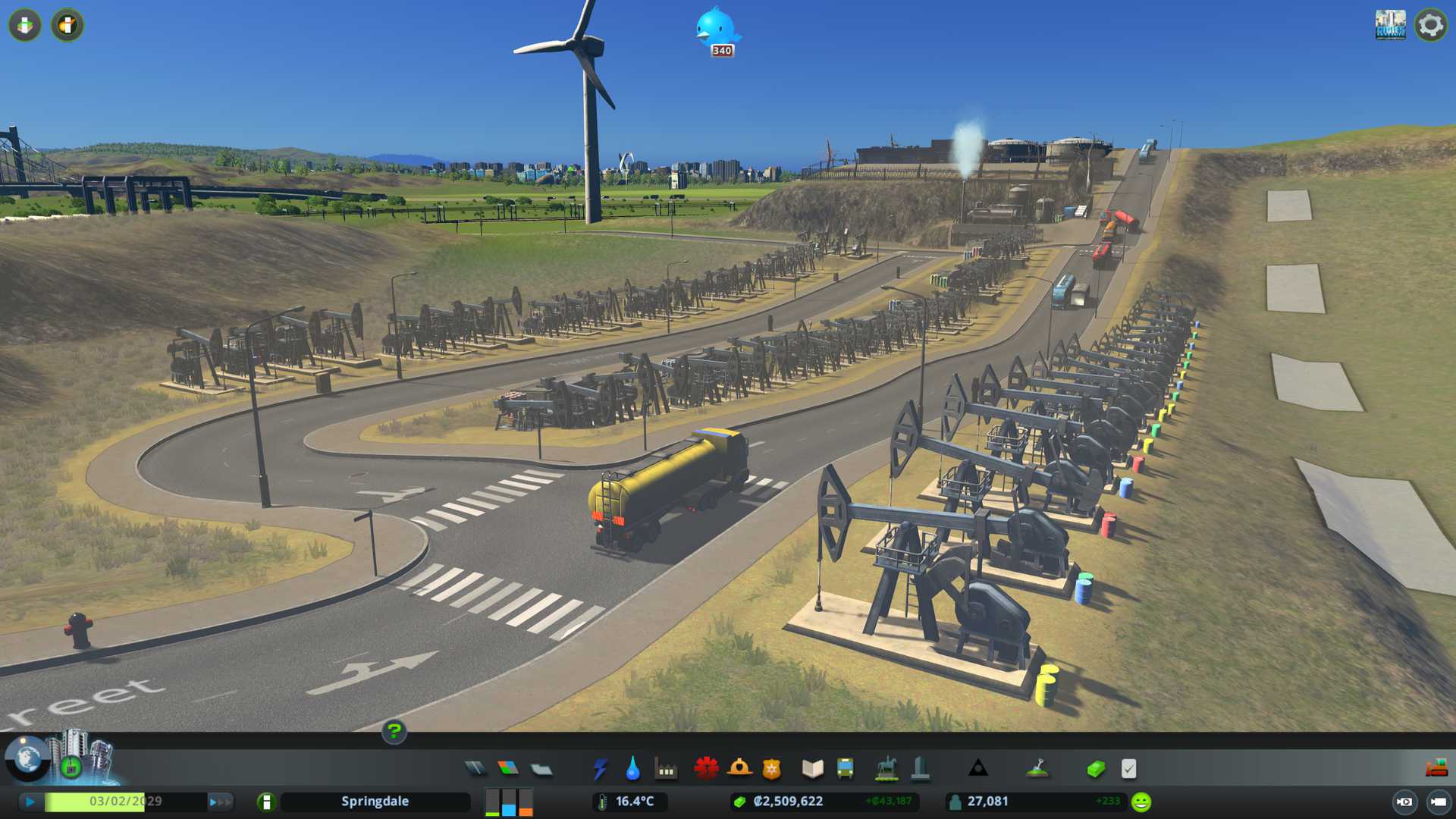This screenshot has height=819, width=1456.
Task: Toggle the play/pause simulation button
Action: [x=30, y=802]
